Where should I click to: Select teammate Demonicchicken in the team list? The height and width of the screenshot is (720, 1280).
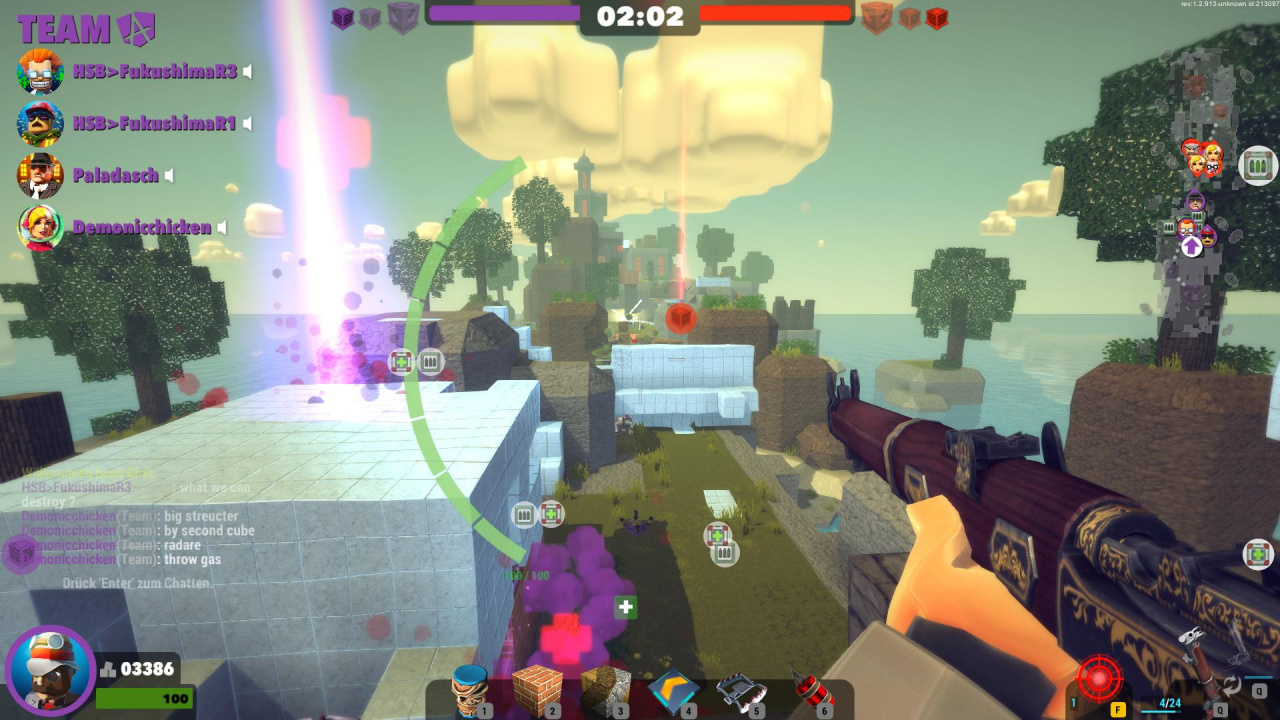pos(142,228)
